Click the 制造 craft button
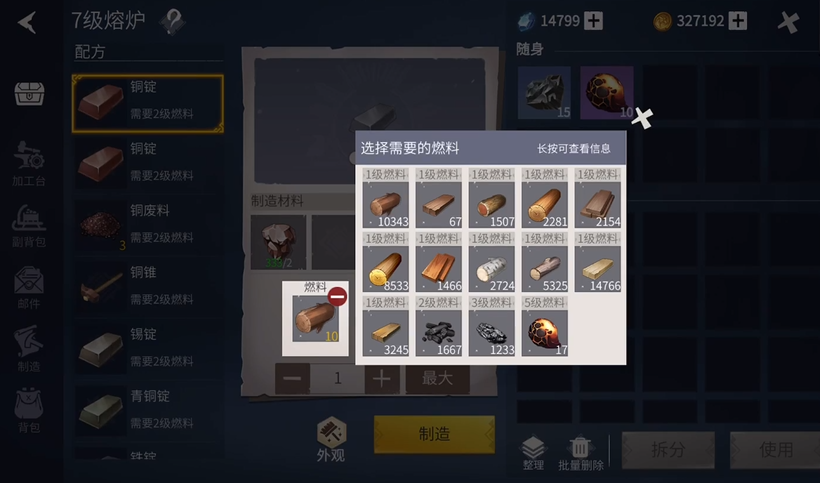Viewport: 820px width, 483px height. (434, 434)
